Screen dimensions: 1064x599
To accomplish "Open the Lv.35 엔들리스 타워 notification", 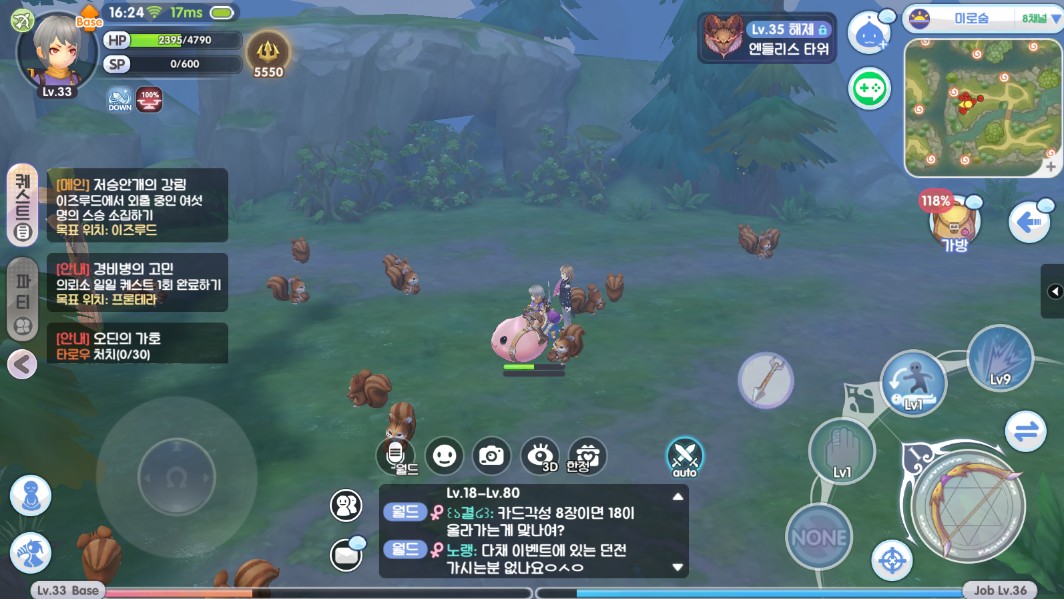I will [x=767, y=38].
